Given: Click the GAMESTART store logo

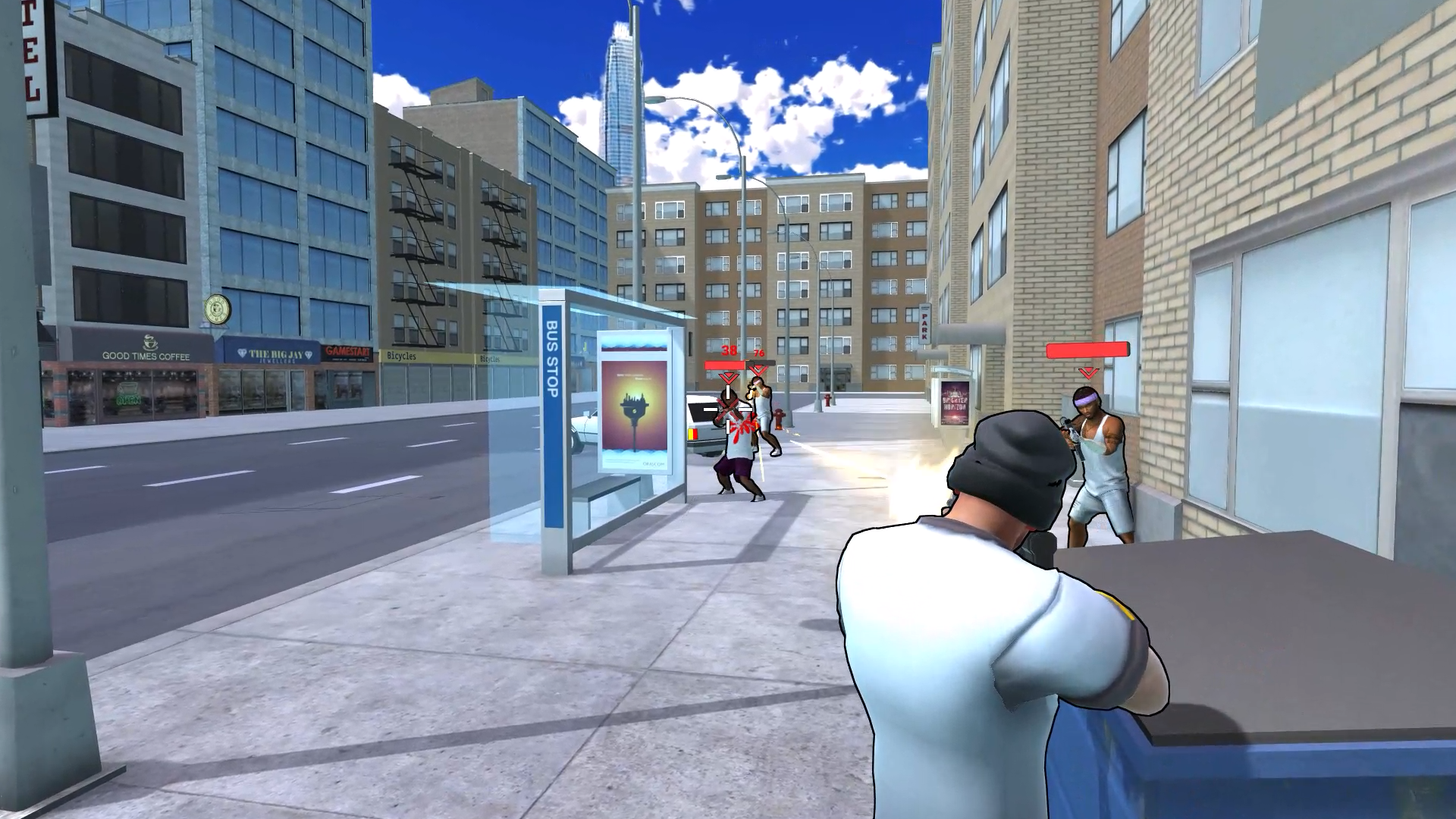Looking at the screenshot, I should (349, 351).
